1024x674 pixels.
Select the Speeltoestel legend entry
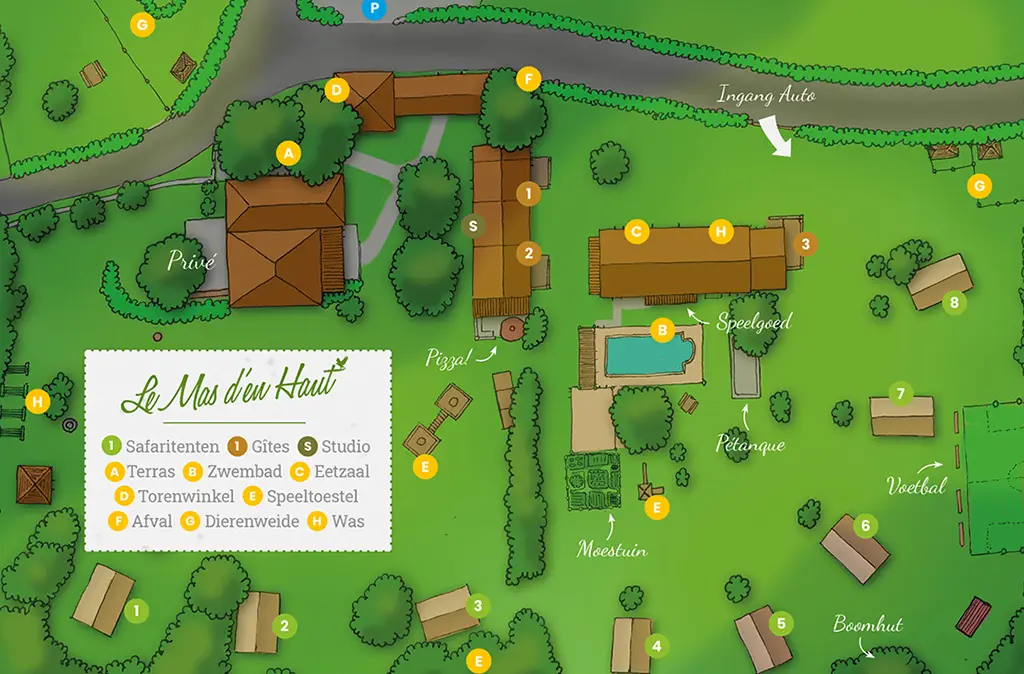[301, 496]
